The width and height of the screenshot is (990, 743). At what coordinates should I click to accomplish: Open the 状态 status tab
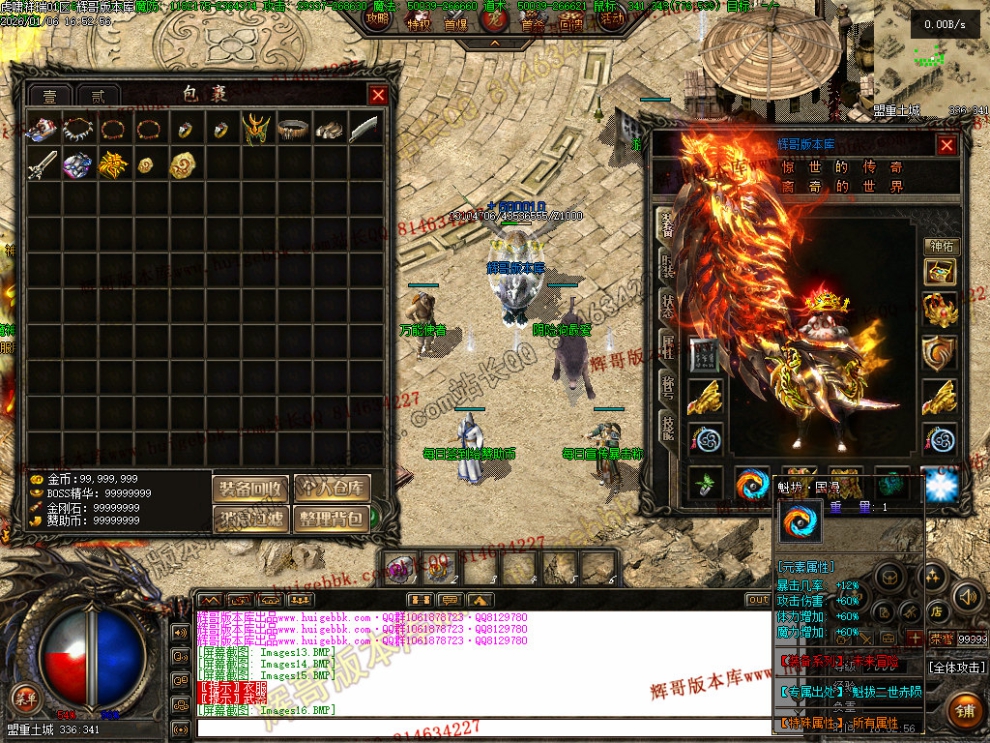coord(667,306)
